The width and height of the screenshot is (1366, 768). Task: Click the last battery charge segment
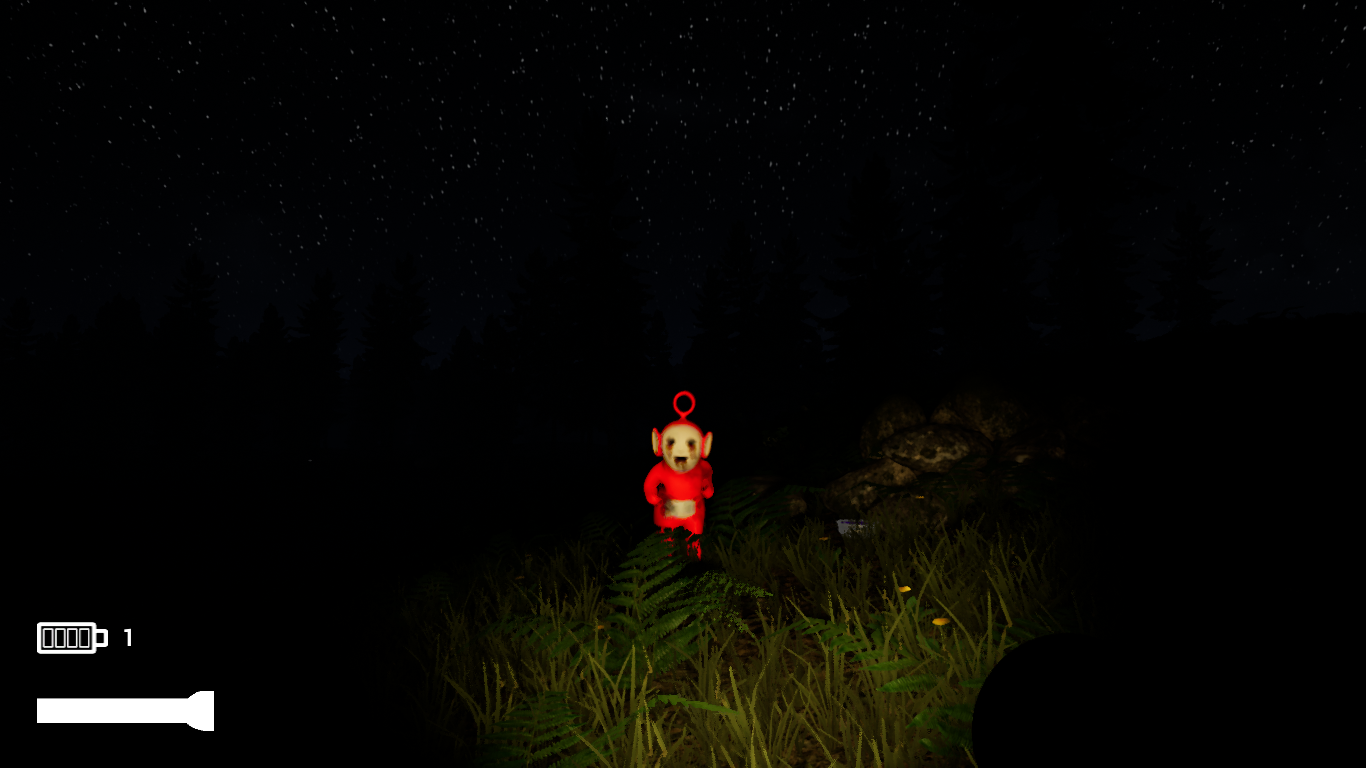coord(86,637)
